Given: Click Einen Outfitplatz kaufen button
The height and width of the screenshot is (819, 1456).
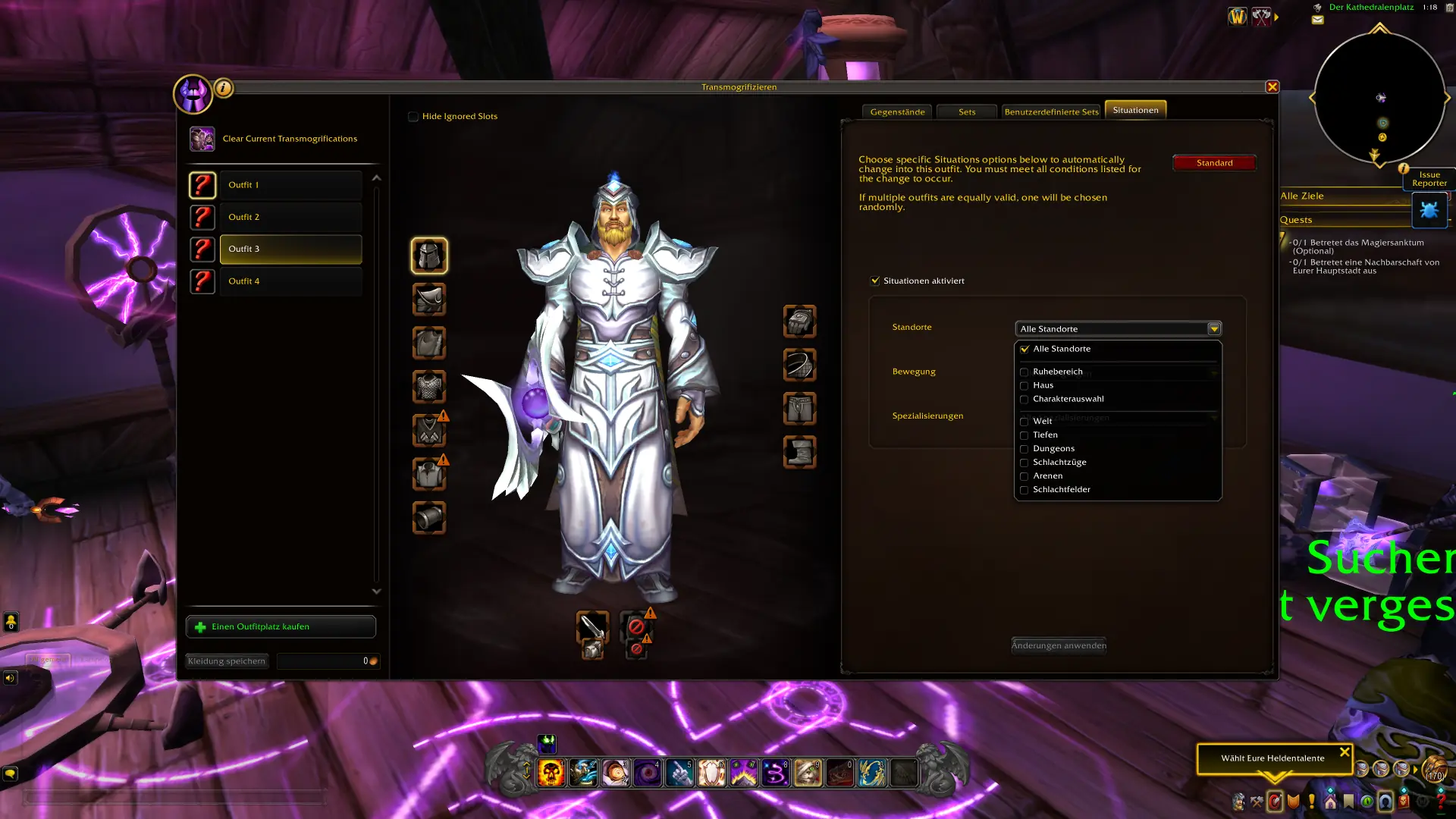Looking at the screenshot, I should [281, 626].
